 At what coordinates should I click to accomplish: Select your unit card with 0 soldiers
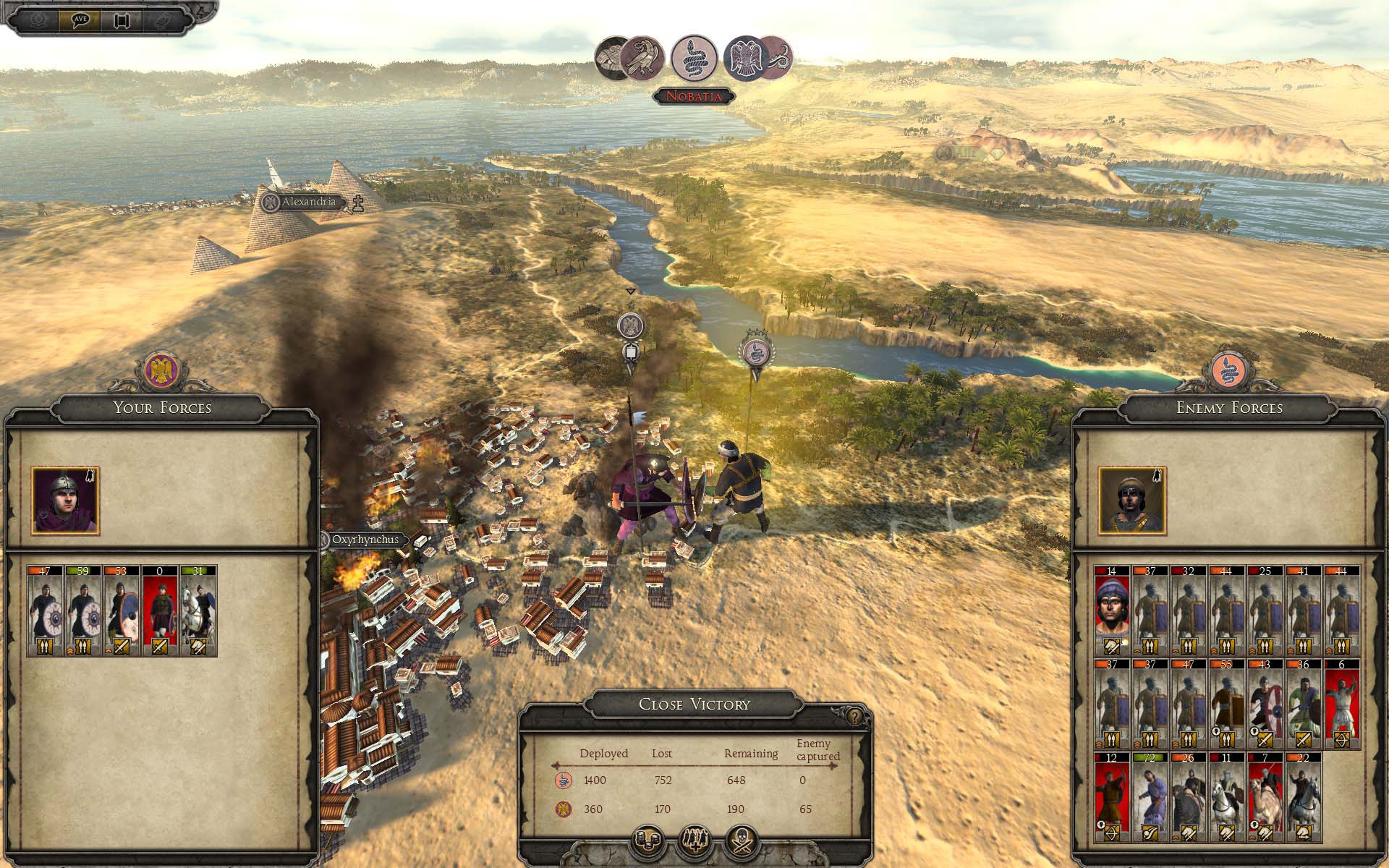(x=159, y=611)
